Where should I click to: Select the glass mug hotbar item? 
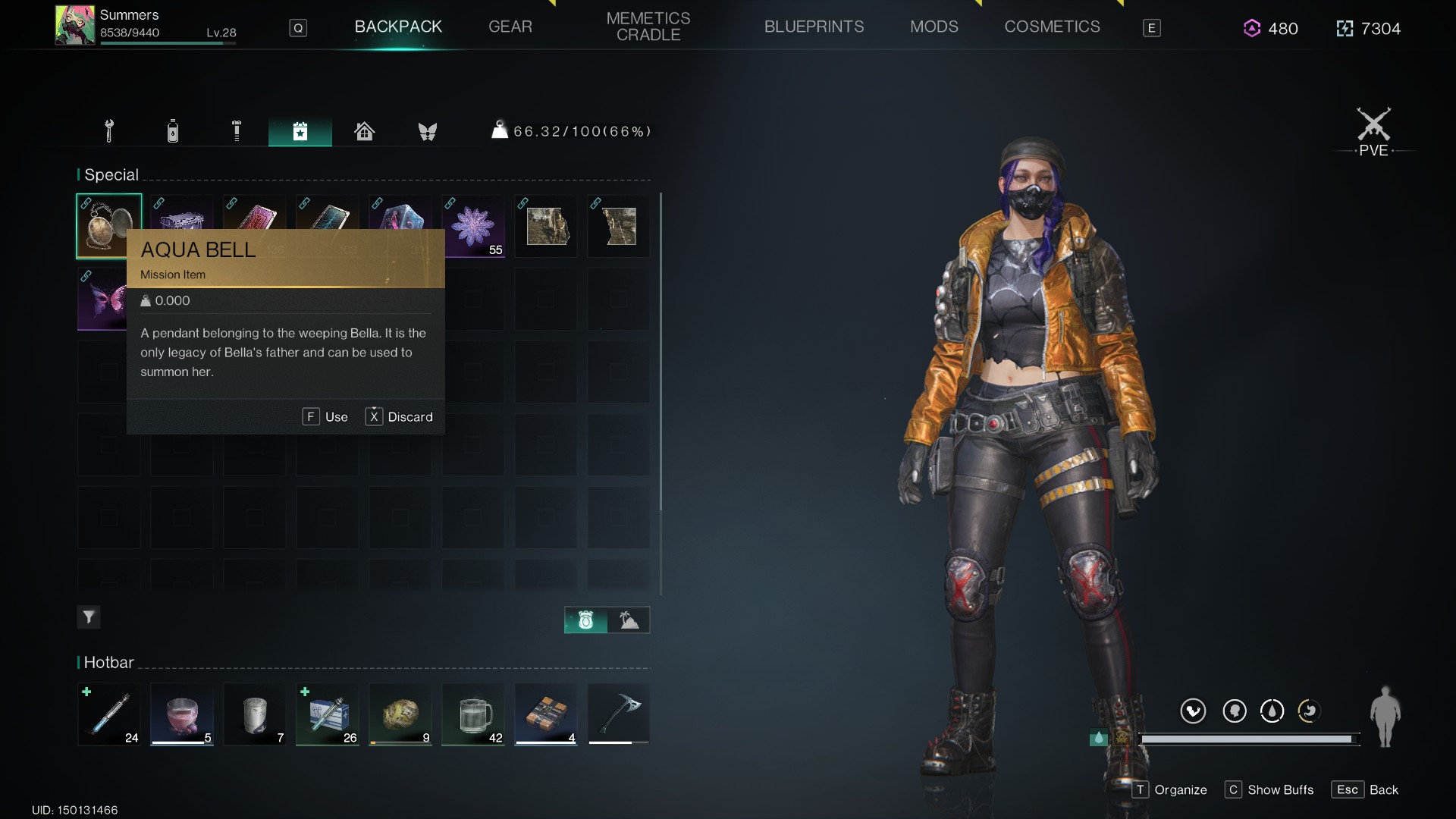pos(473,714)
